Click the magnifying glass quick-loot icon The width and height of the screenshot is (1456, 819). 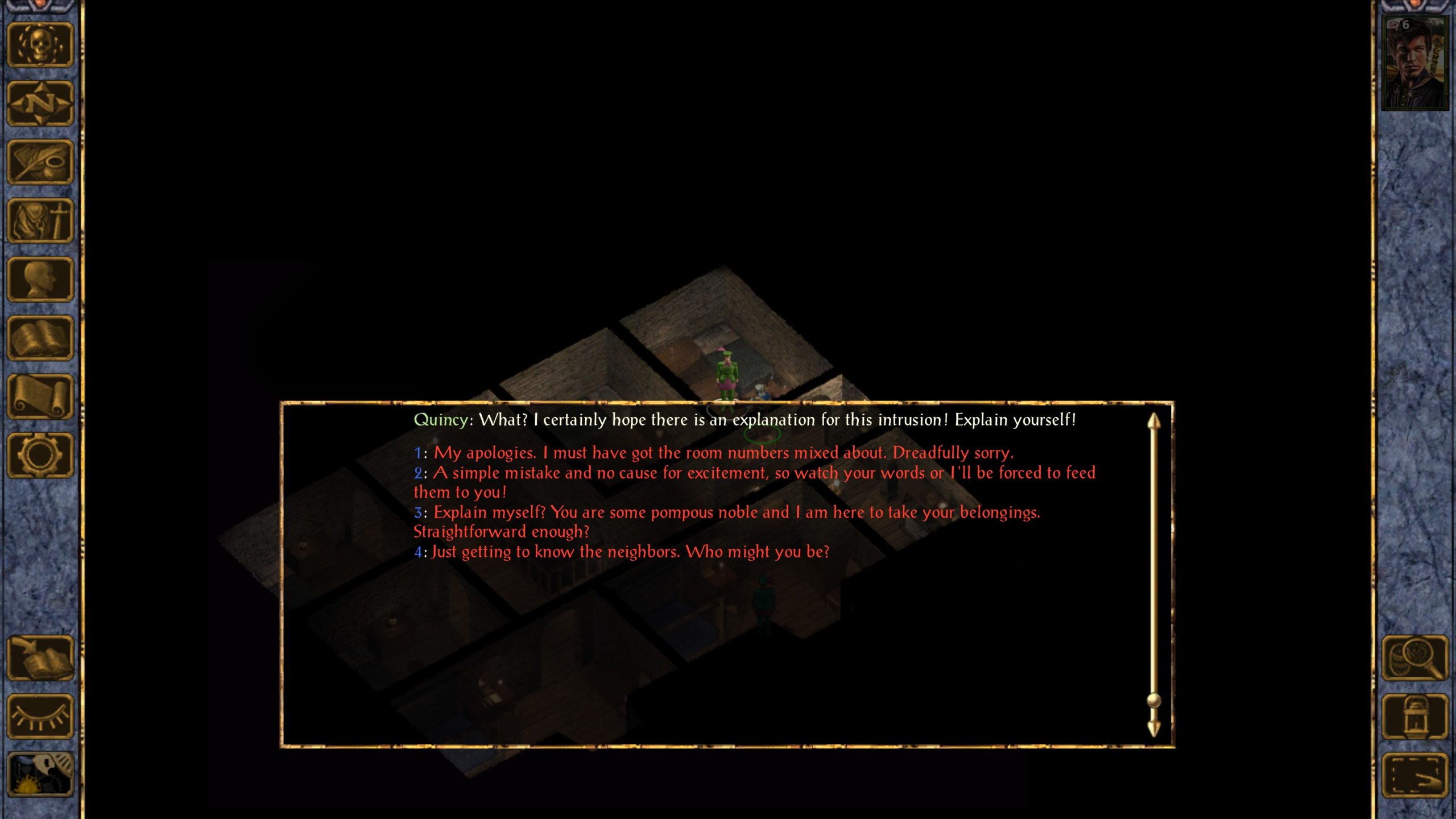(x=1415, y=658)
